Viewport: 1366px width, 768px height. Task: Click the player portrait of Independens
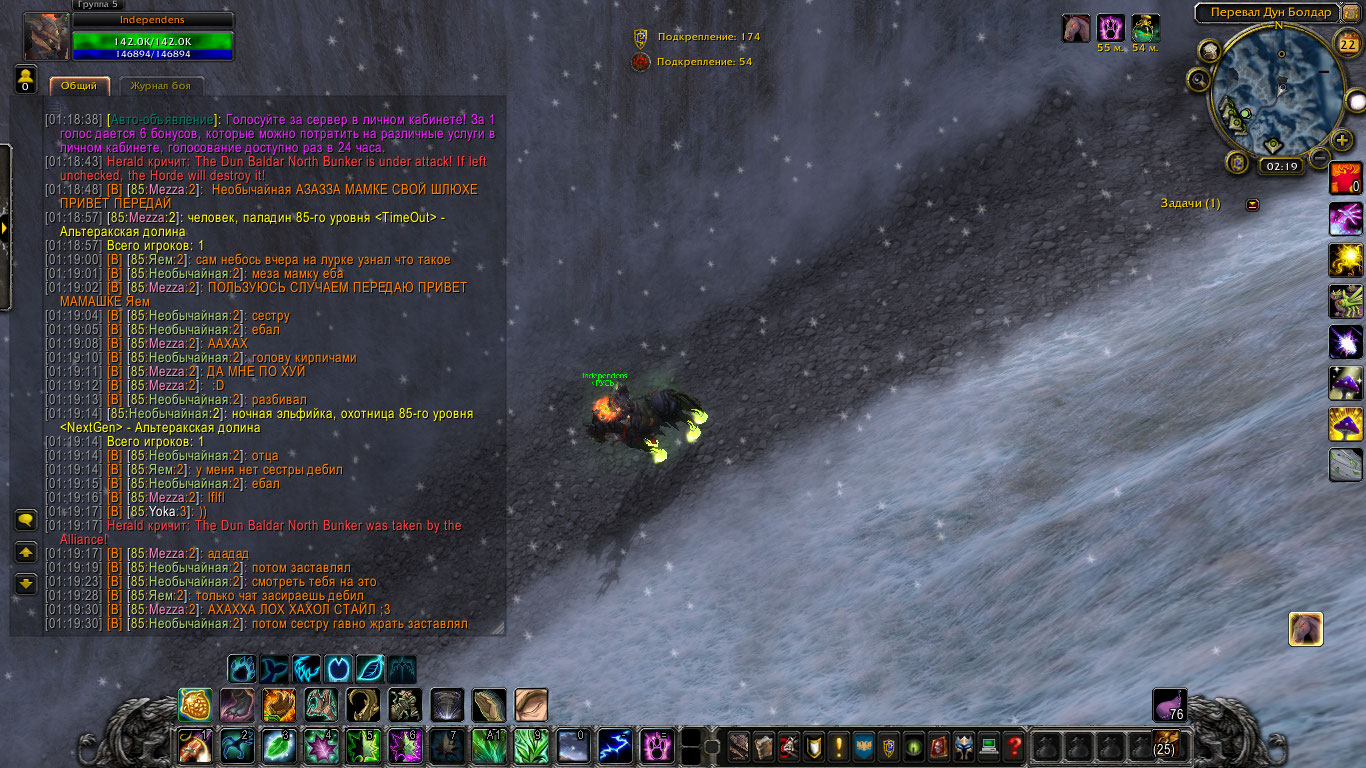tap(46, 37)
